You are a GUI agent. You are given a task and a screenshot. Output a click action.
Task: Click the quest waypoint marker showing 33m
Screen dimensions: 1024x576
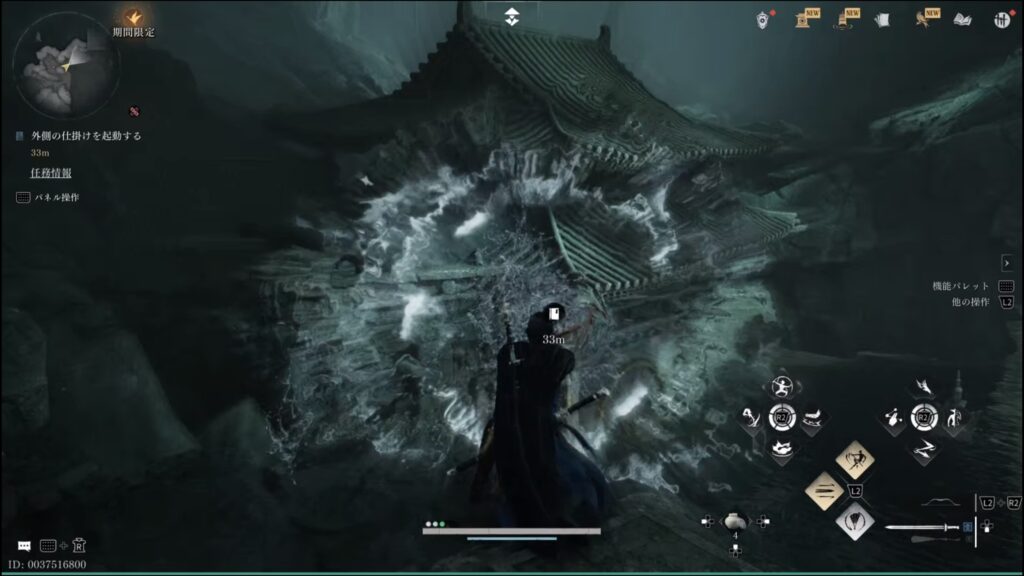tap(553, 316)
